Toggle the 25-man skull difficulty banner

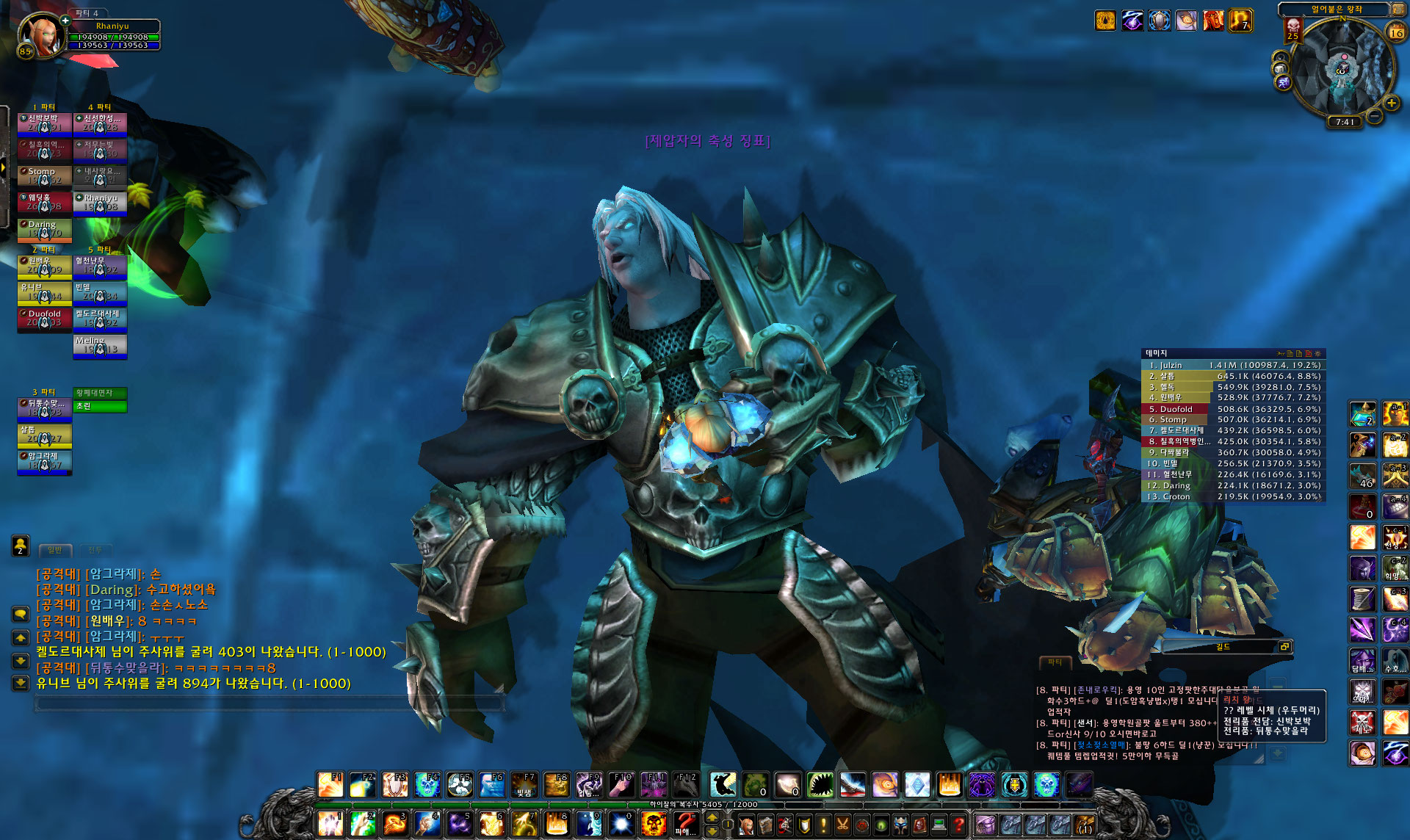tap(1293, 30)
